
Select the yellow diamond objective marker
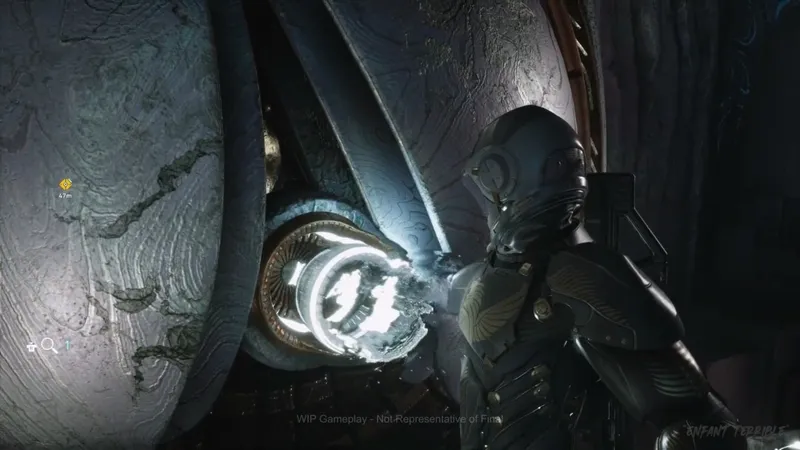point(66,184)
